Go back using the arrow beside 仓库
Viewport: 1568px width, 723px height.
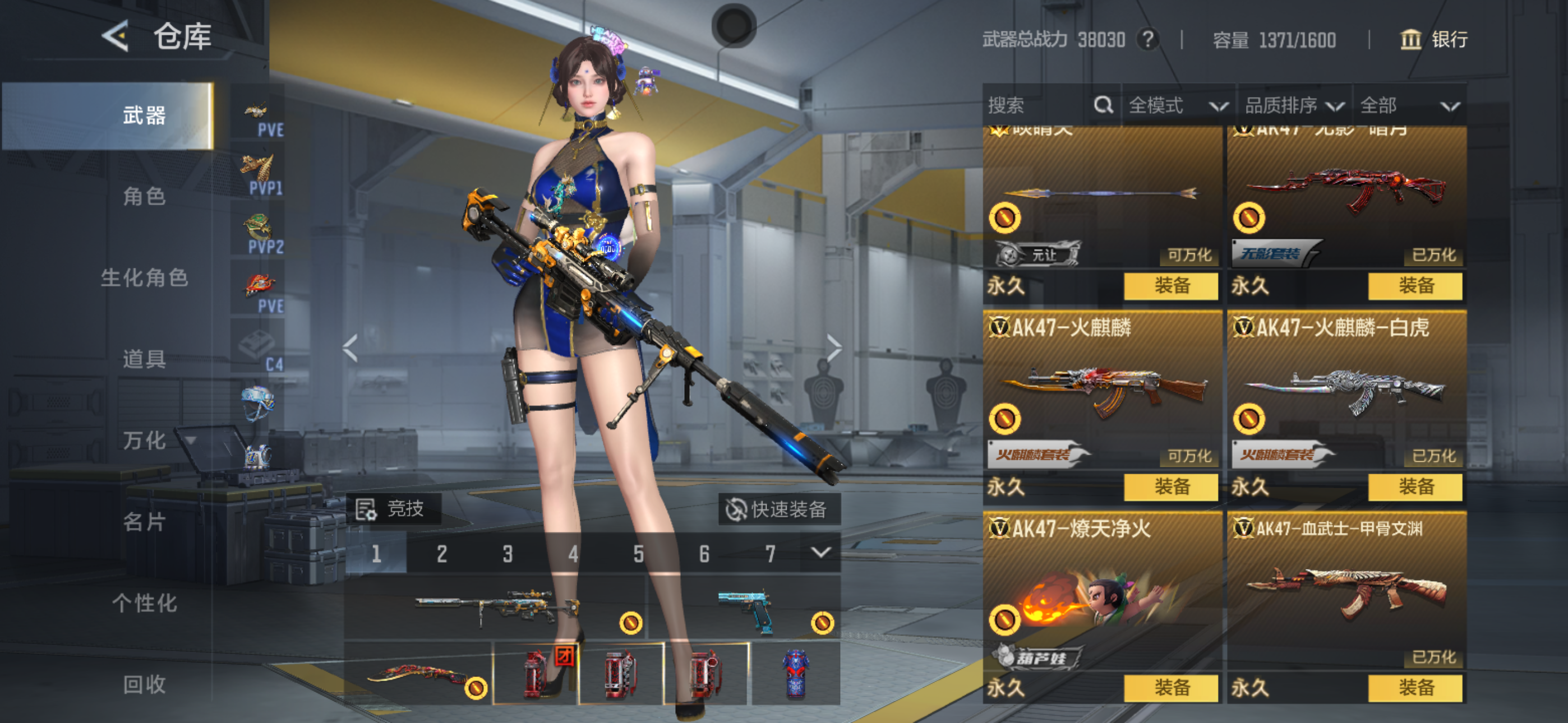pos(116,36)
